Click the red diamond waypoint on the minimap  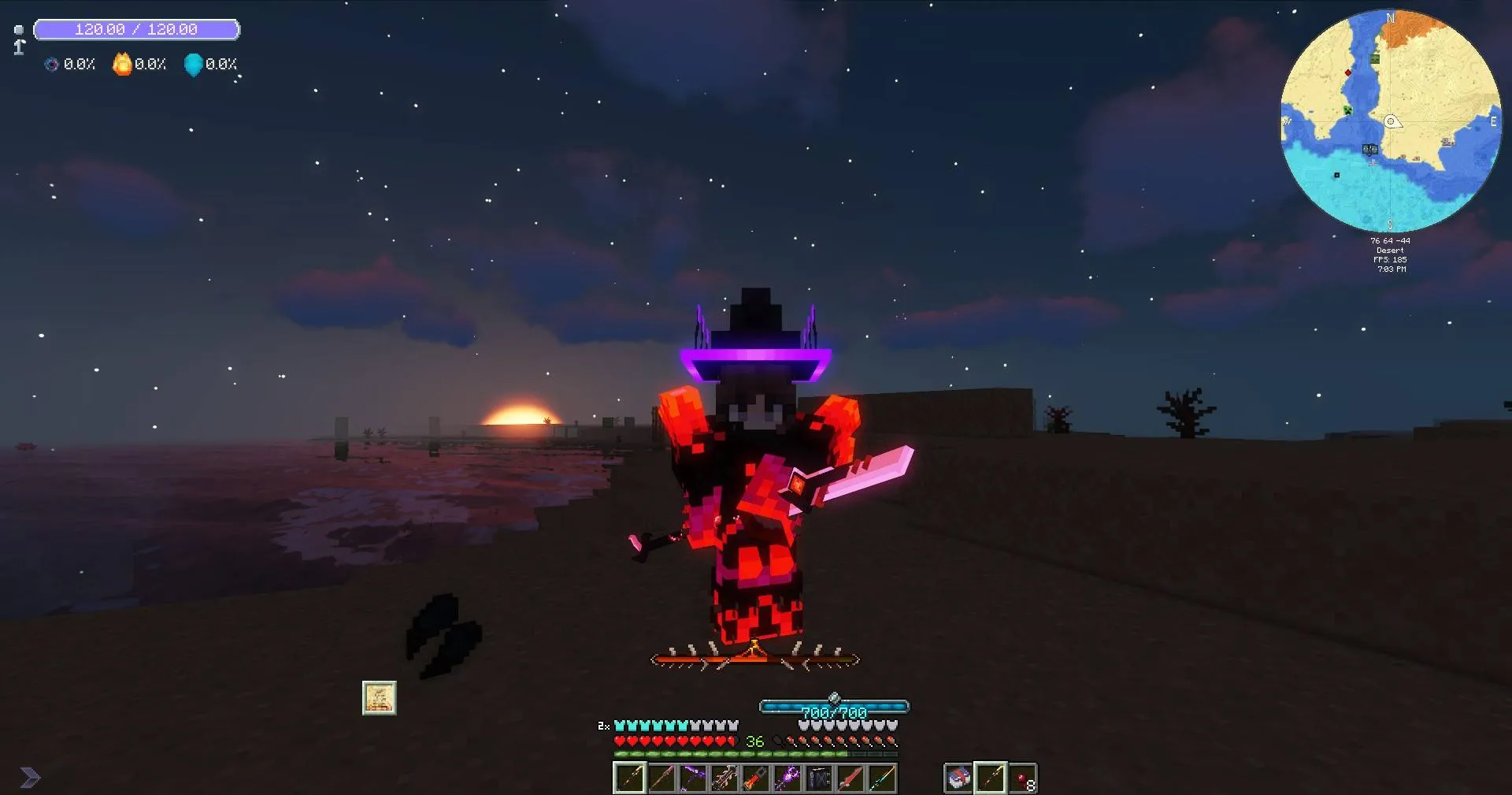pos(1348,72)
